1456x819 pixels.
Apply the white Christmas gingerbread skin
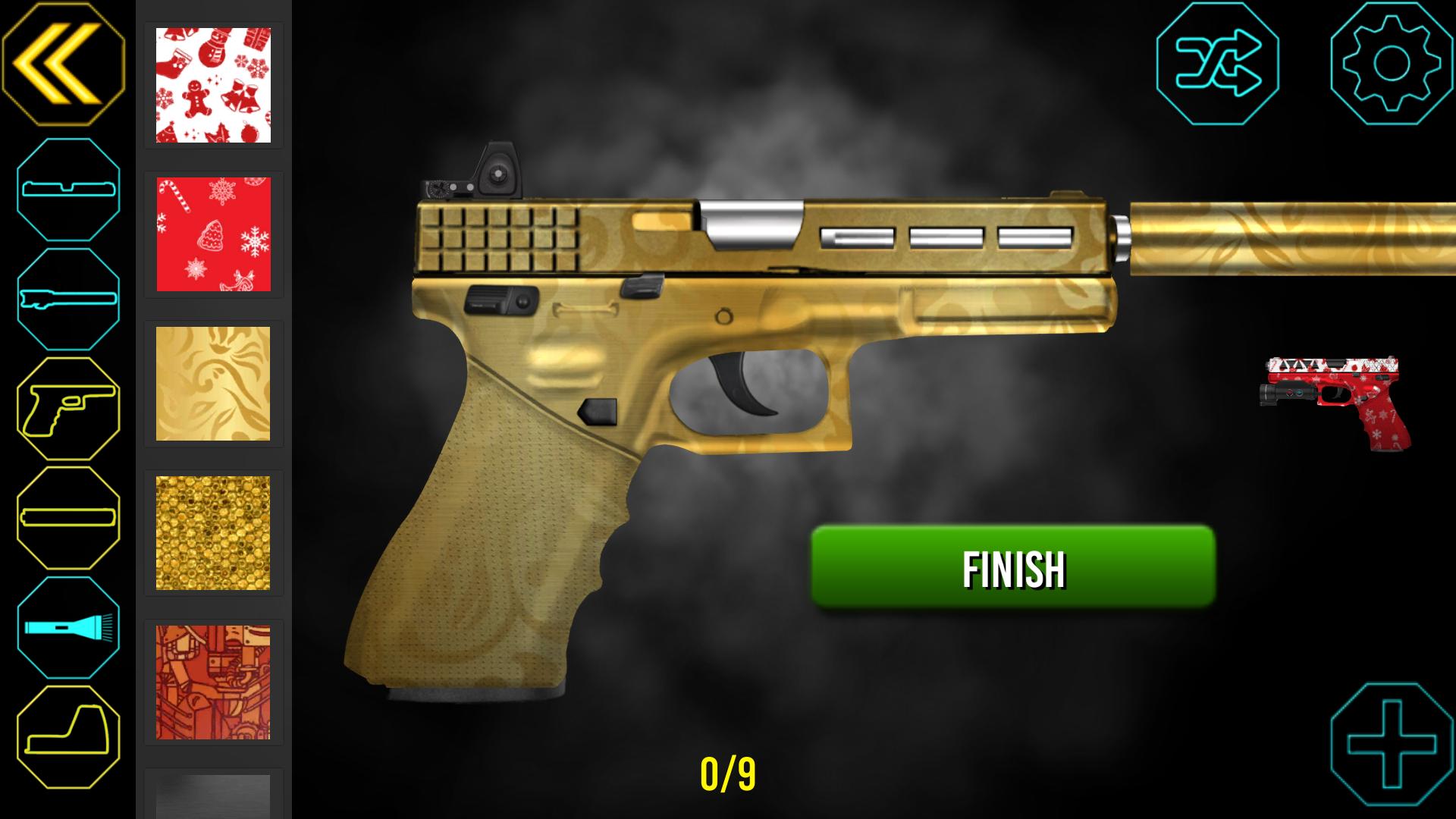coord(213,85)
